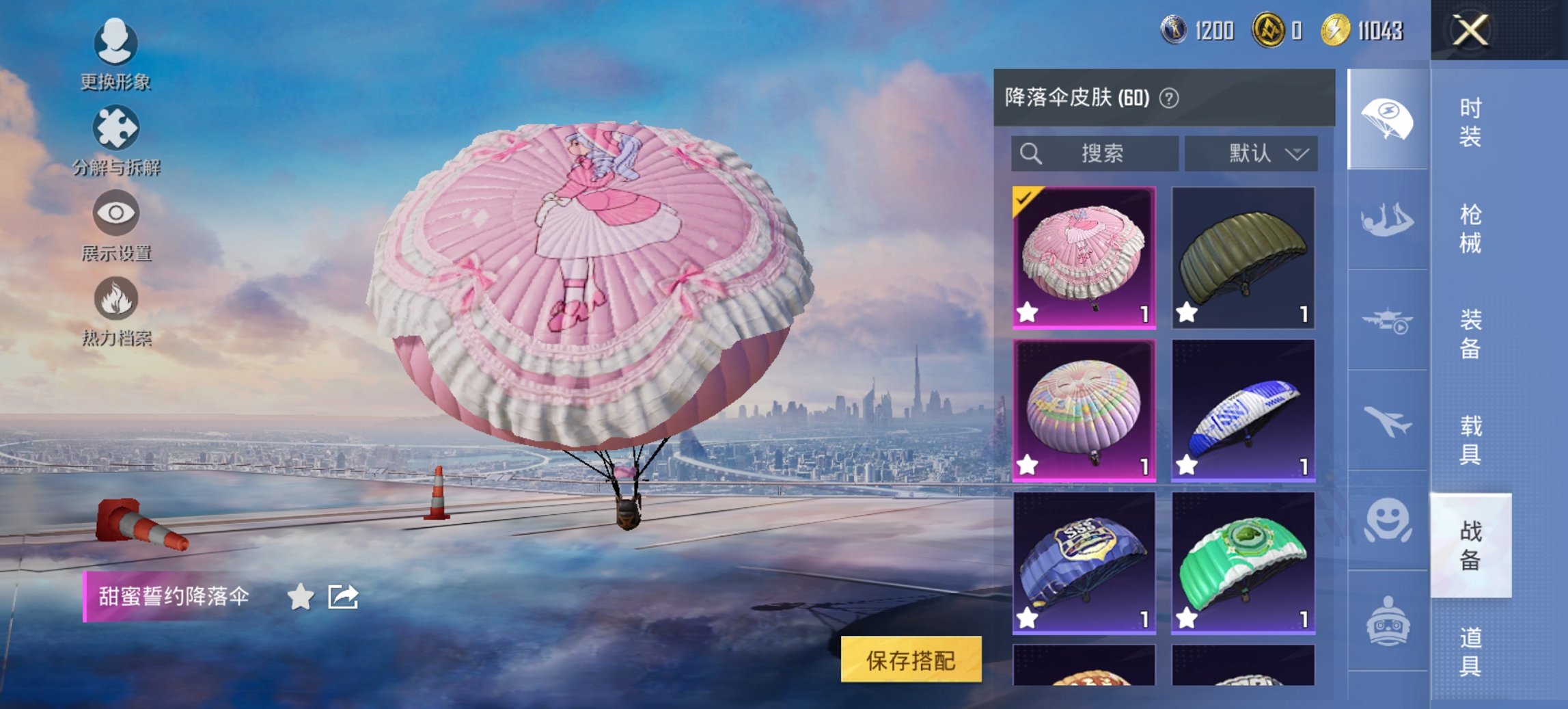This screenshot has height=709, width=1568.
Task: Tap the 搜索 search field
Action: (1093, 153)
